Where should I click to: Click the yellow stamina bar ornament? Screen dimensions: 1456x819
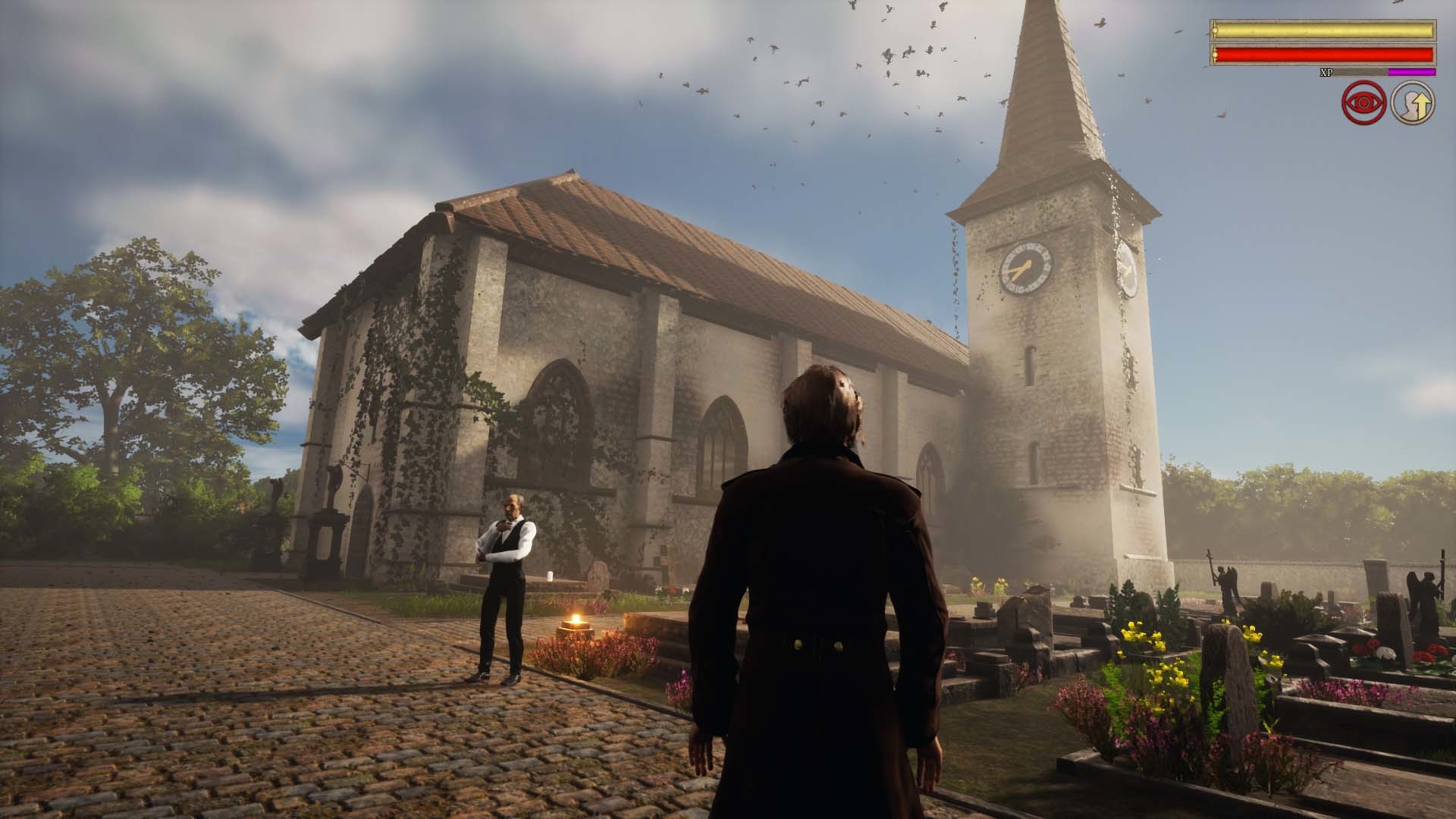(1215, 30)
